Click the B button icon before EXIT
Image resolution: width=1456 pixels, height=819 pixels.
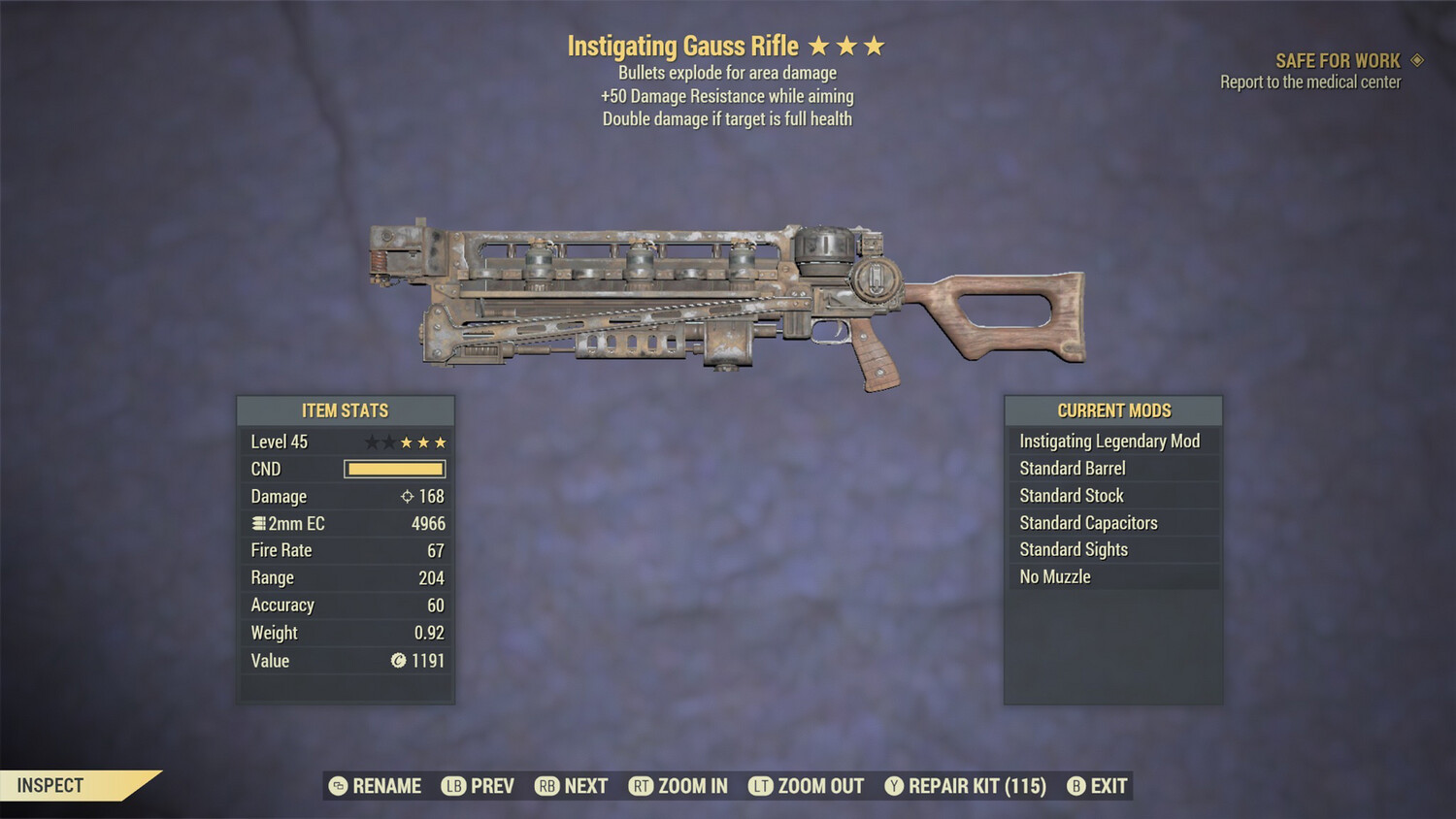coord(1075,786)
